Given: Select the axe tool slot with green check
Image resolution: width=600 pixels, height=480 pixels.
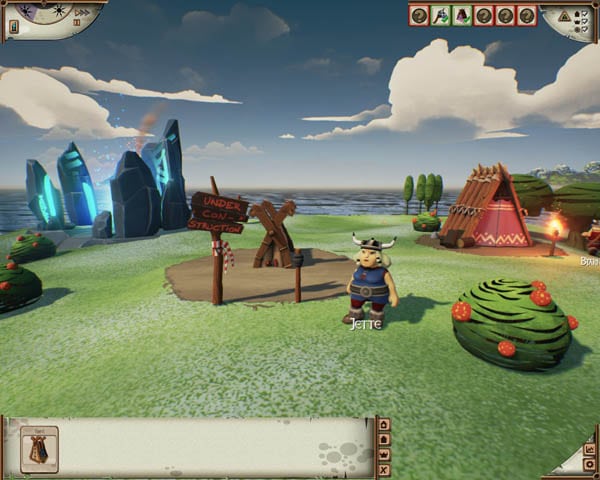Looking at the screenshot, I should 441,15.
